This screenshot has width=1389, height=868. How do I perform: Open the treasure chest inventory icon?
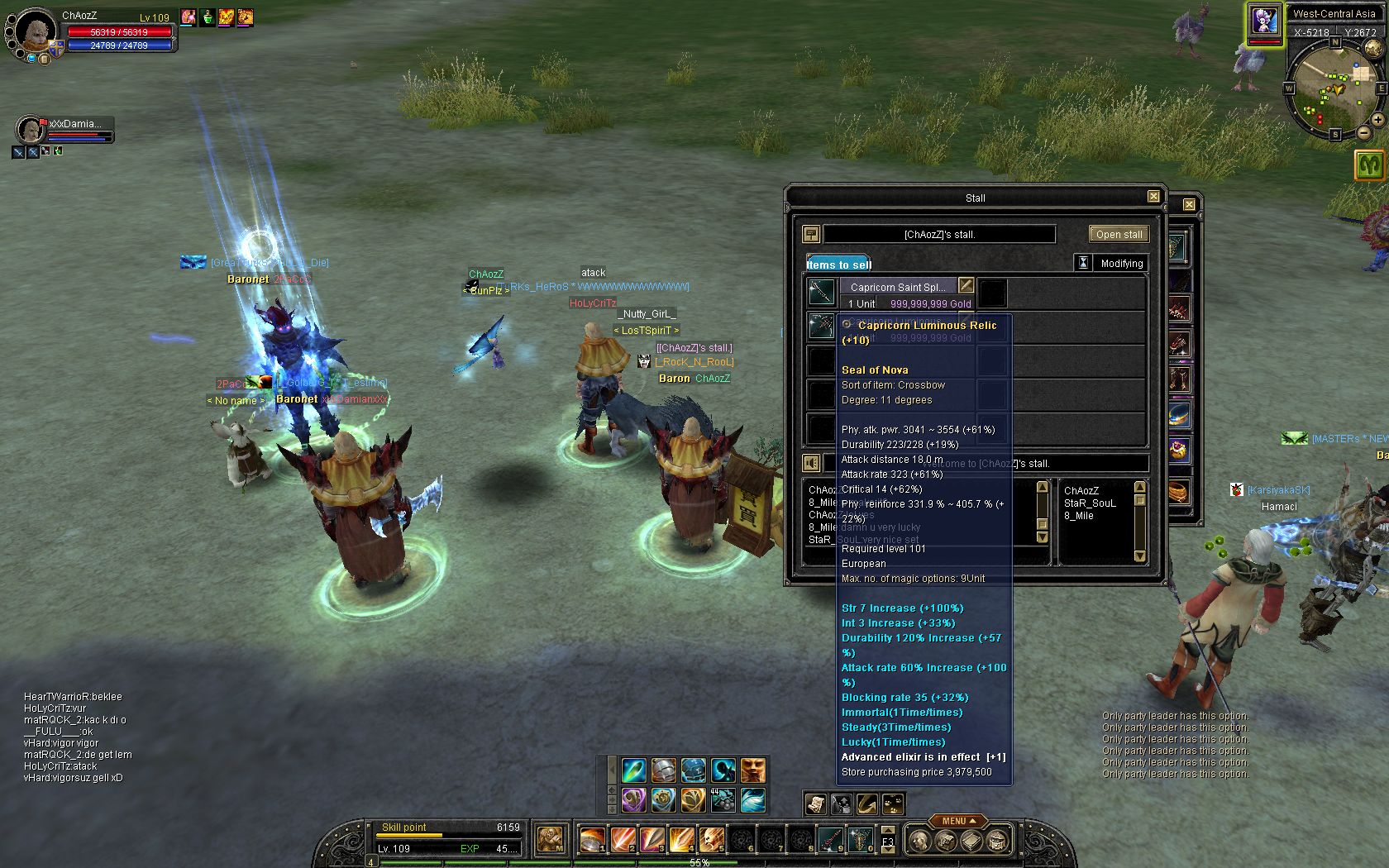pyautogui.click(x=999, y=841)
